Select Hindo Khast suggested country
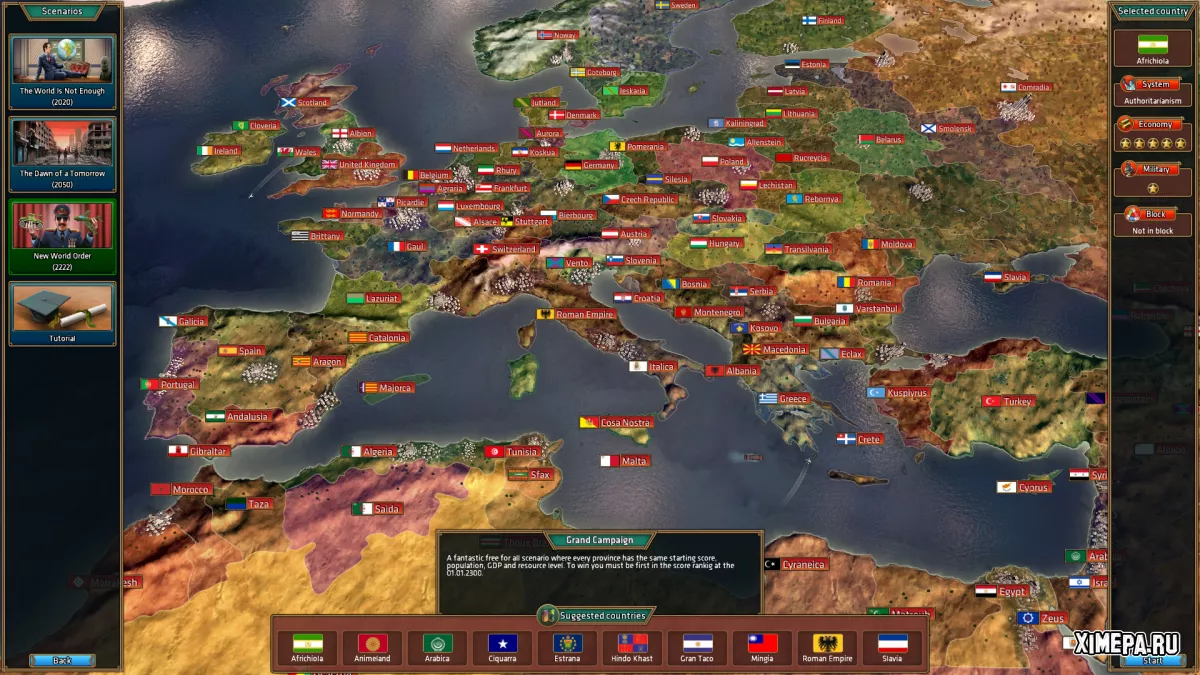Image resolution: width=1200 pixels, height=675 pixels. 632,647
